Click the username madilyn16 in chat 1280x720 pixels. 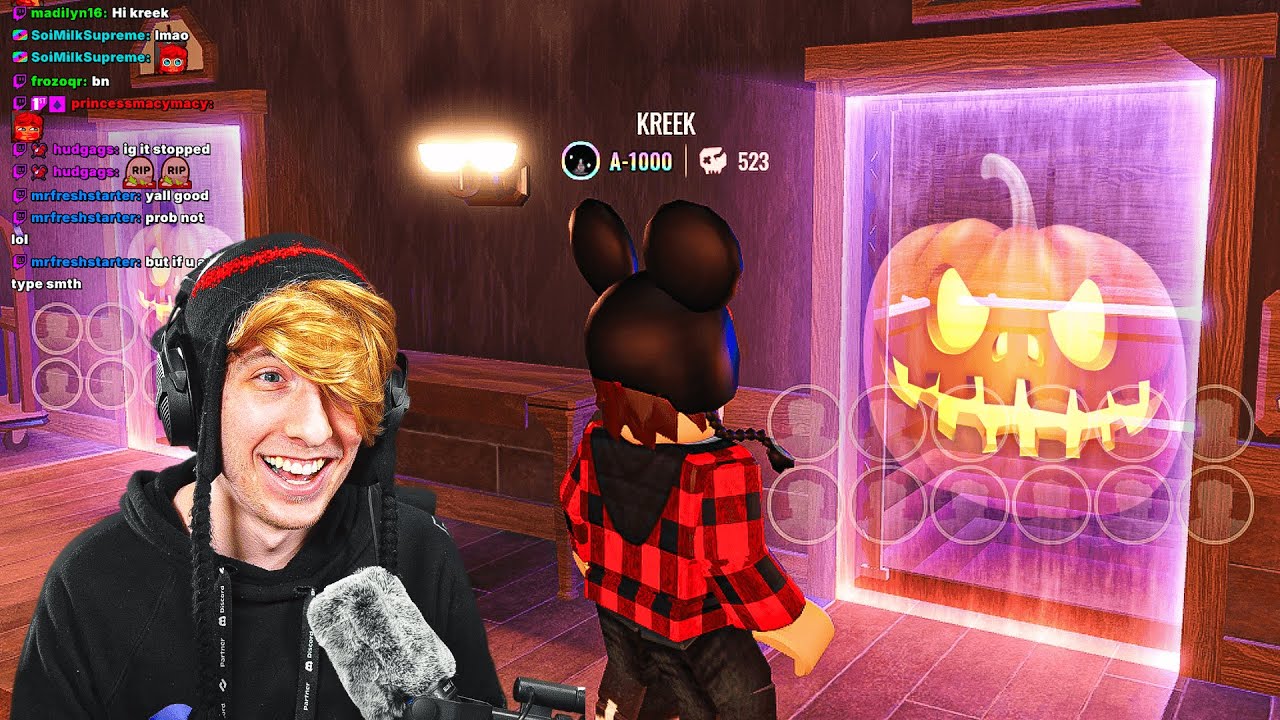click(x=65, y=13)
